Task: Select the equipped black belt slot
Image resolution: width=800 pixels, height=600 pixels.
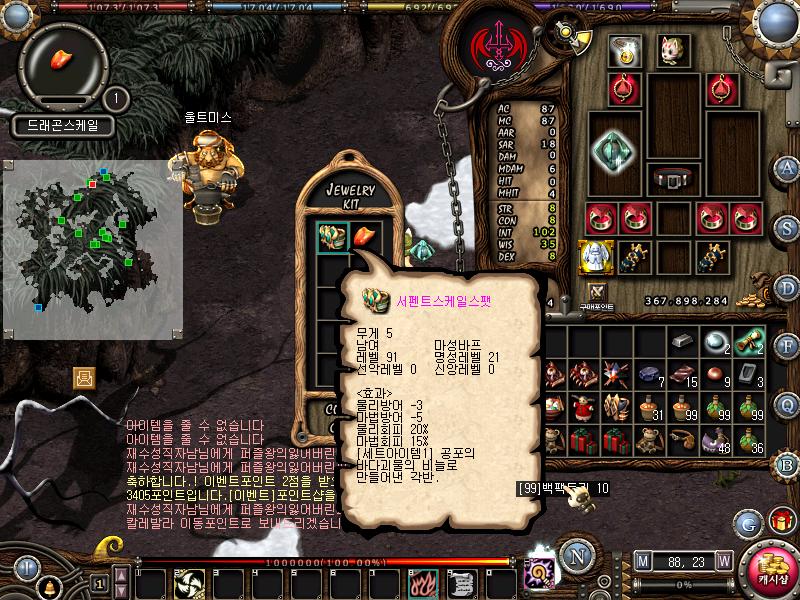Action: point(671,178)
